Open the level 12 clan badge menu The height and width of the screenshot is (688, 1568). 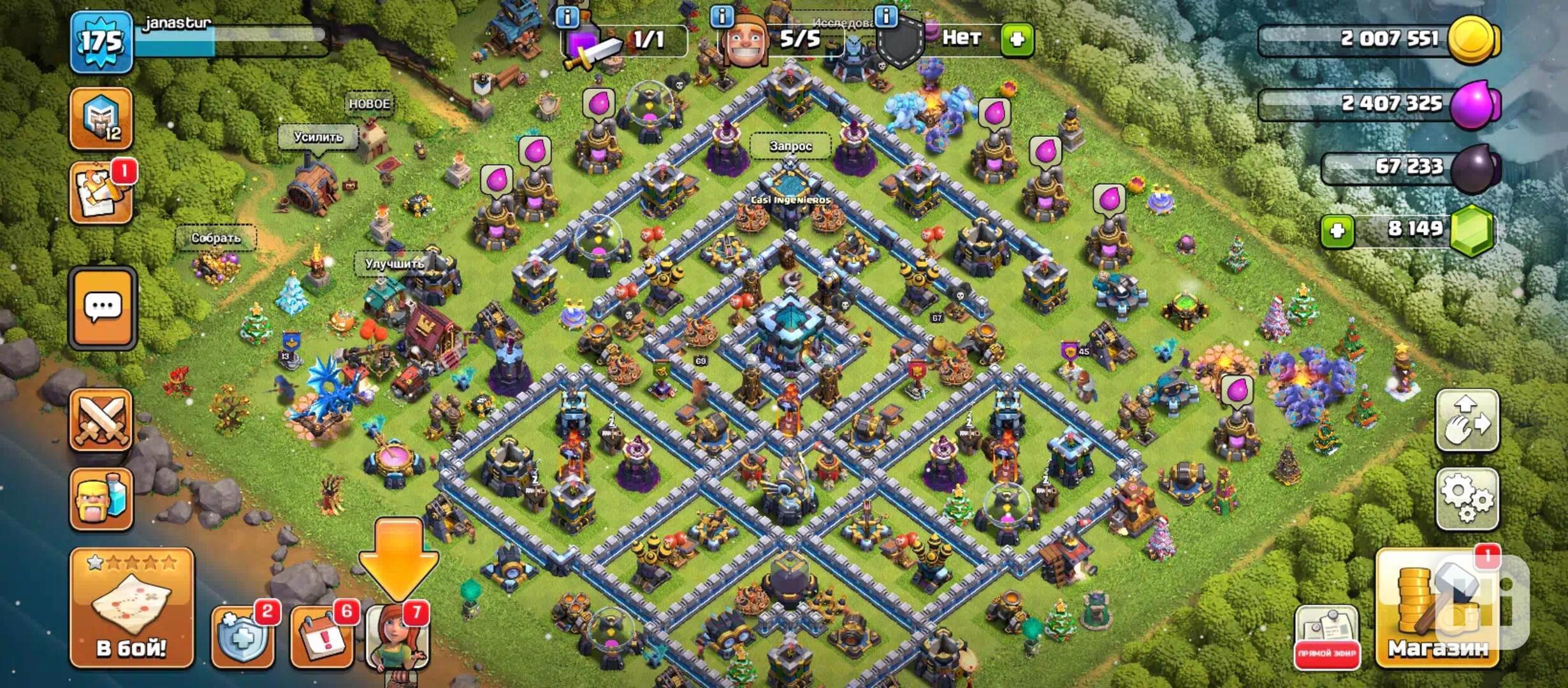[x=101, y=118]
